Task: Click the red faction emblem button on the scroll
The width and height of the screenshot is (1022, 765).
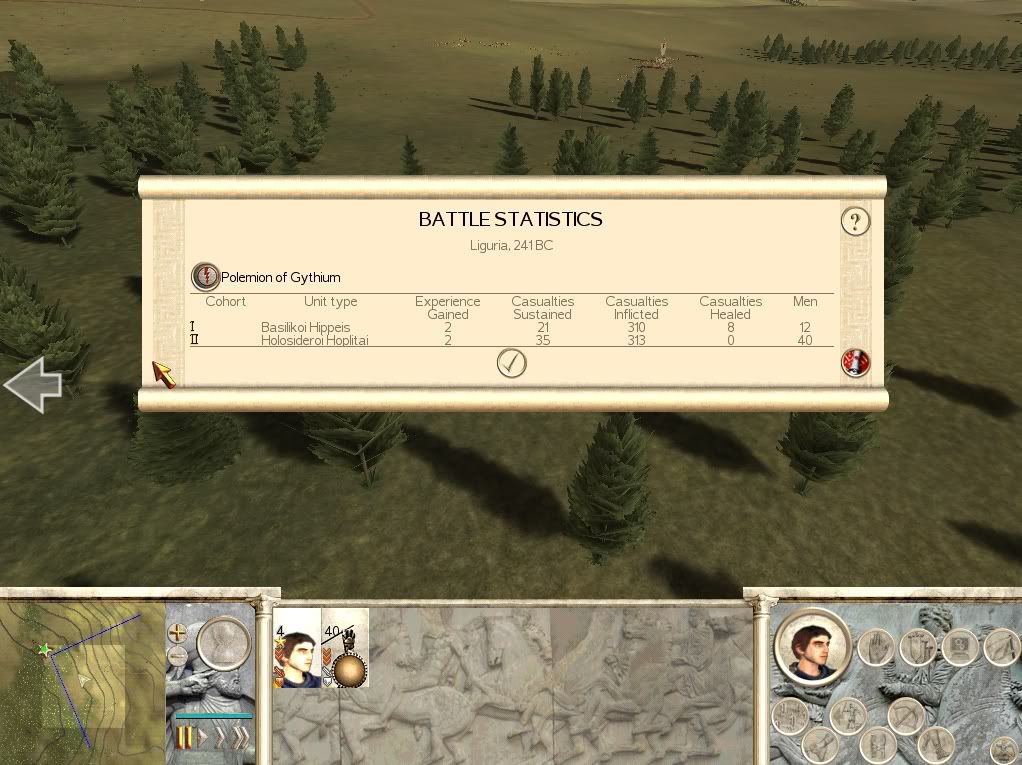Action: click(856, 363)
